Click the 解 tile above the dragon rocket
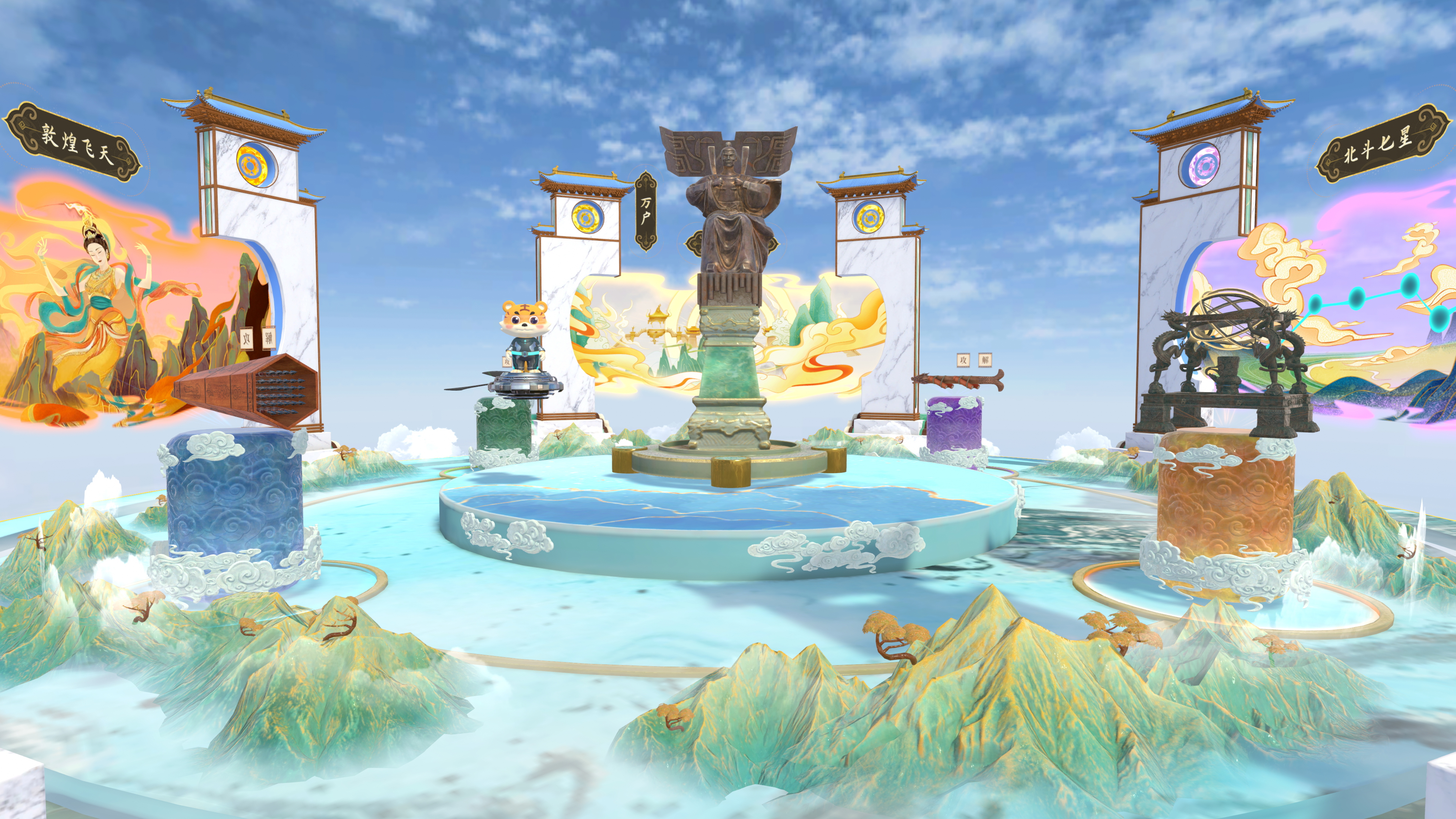Image resolution: width=1456 pixels, height=819 pixels. click(x=985, y=359)
